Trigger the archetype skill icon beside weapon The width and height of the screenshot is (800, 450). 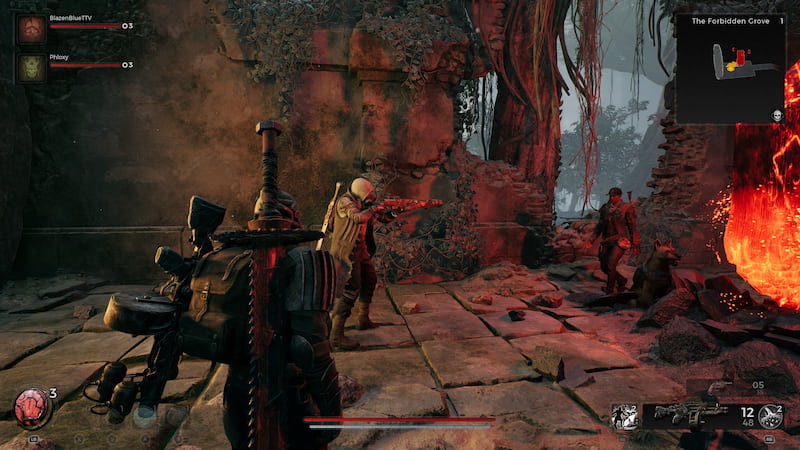[x=624, y=416]
